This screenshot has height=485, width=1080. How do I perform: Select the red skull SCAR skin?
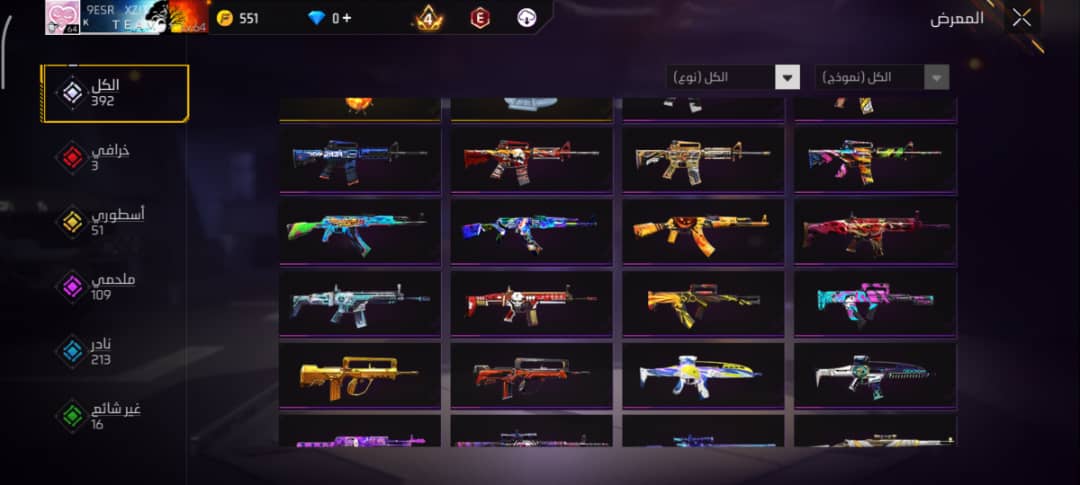pos(531,303)
